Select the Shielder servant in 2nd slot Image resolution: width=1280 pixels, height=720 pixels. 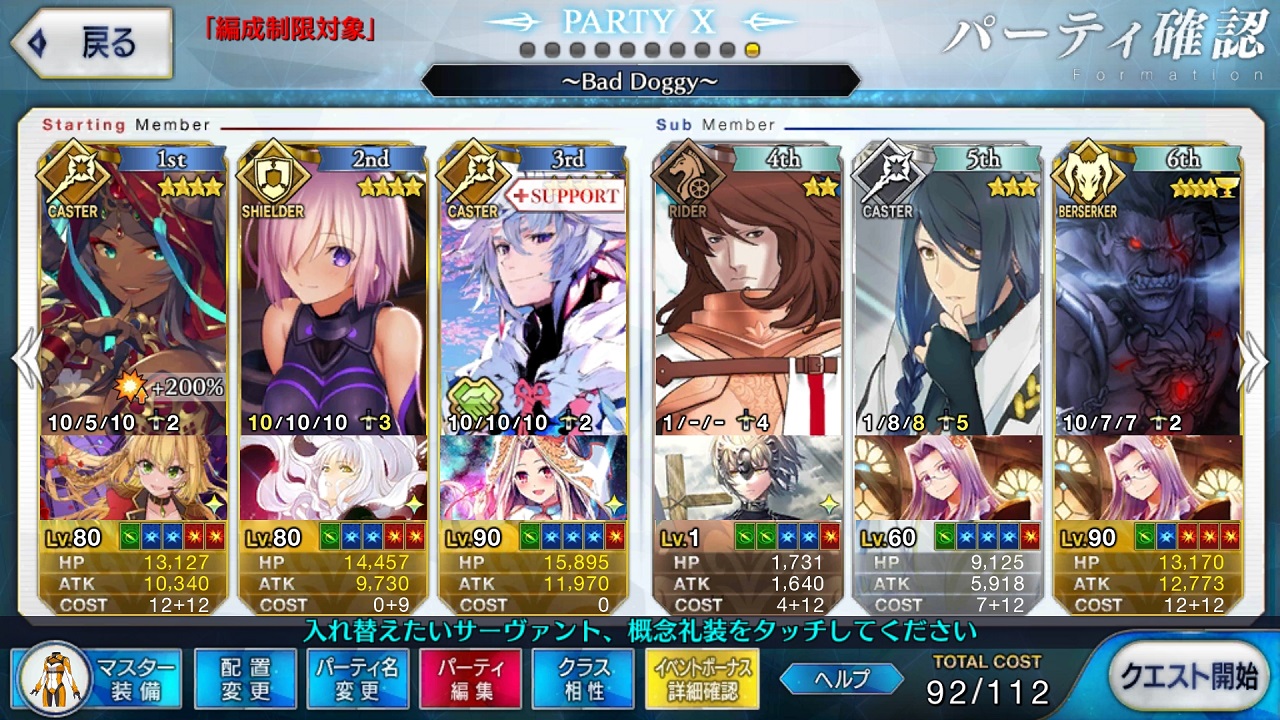coord(333,290)
